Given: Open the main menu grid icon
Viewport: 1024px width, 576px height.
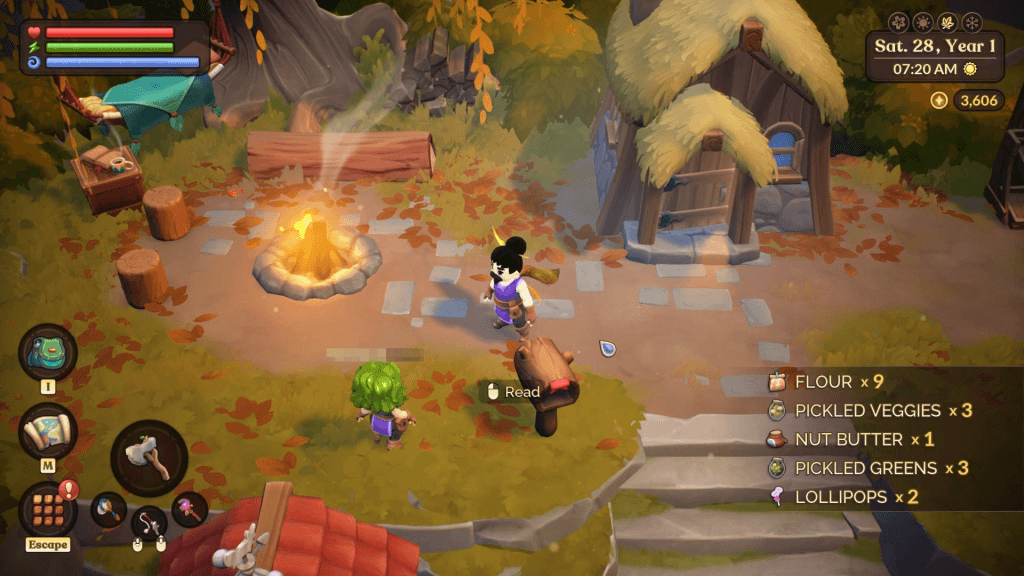Looking at the screenshot, I should (x=47, y=509).
